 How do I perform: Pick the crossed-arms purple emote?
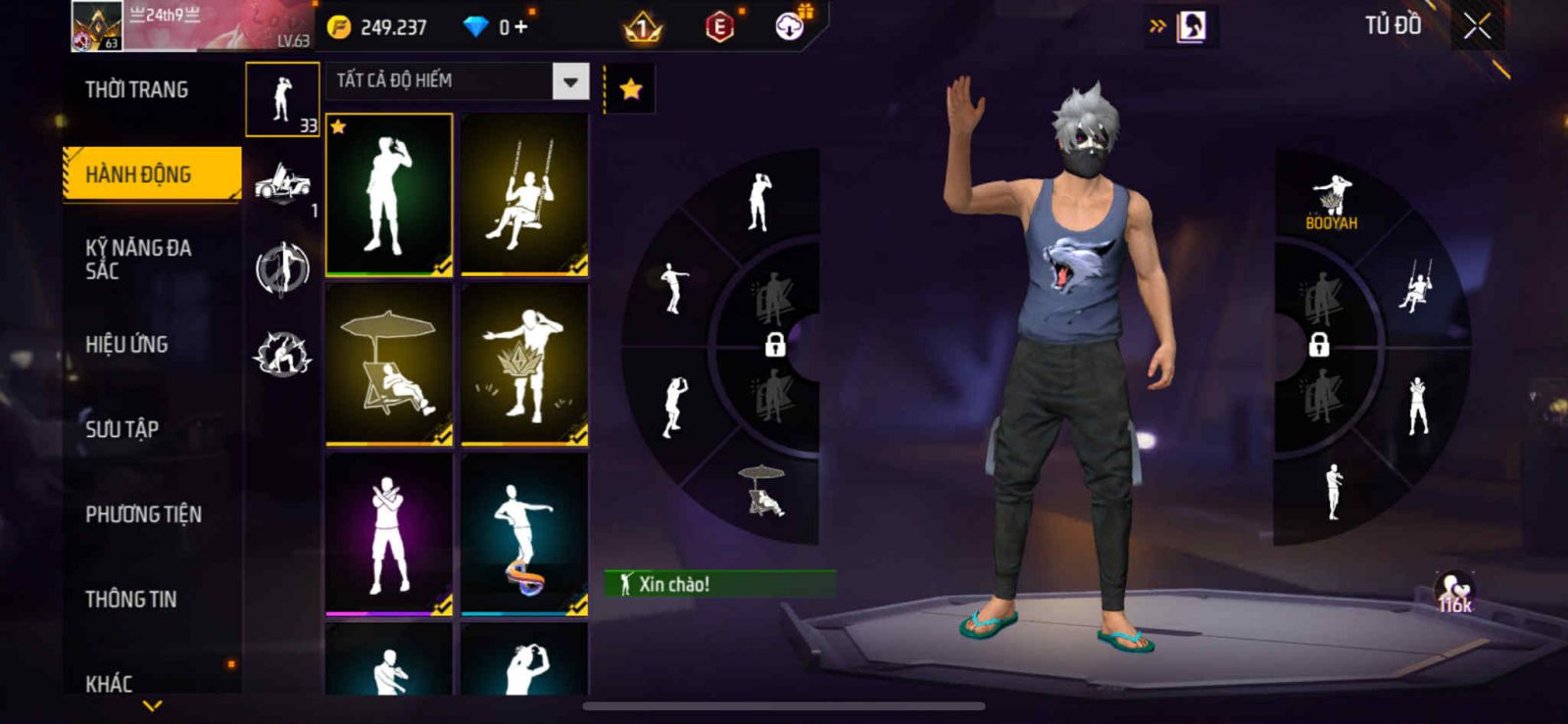tap(389, 534)
